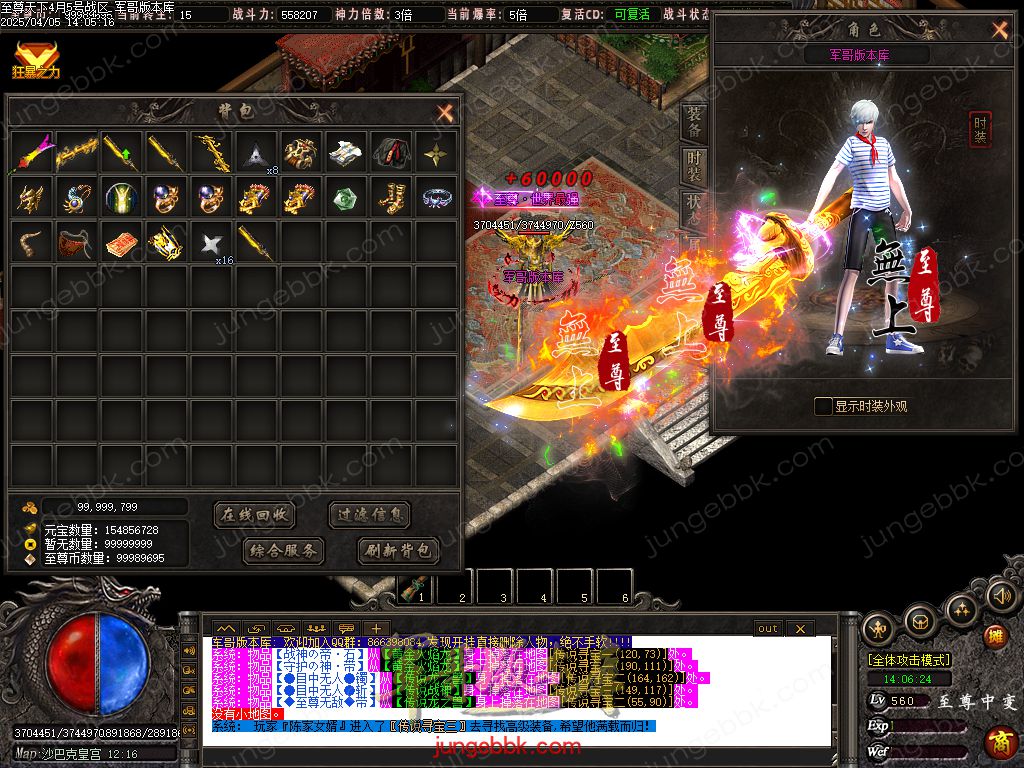Close the 背包 backpack window
This screenshot has width=1024, height=768.
(x=445, y=112)
